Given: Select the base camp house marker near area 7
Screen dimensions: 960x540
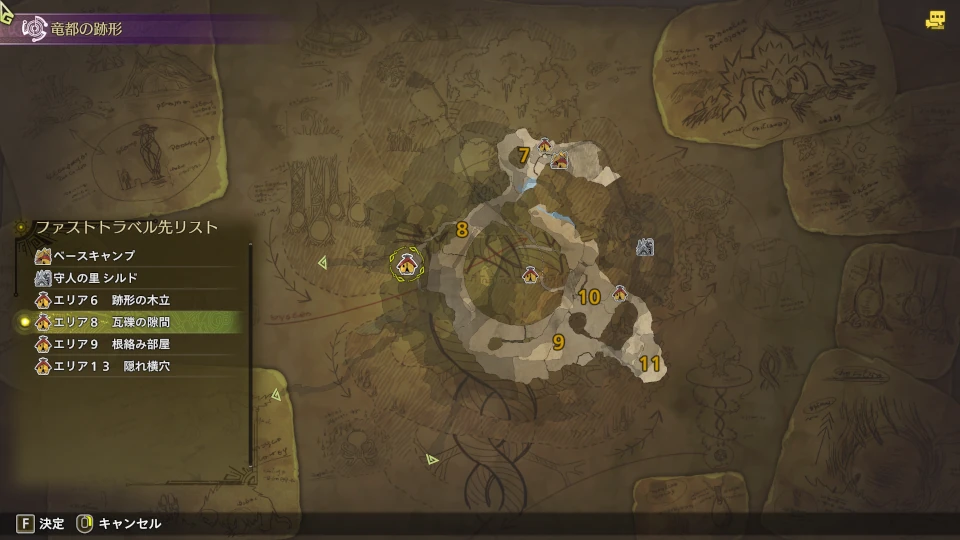Looking at the screenshot, I should tap(560, 160).
